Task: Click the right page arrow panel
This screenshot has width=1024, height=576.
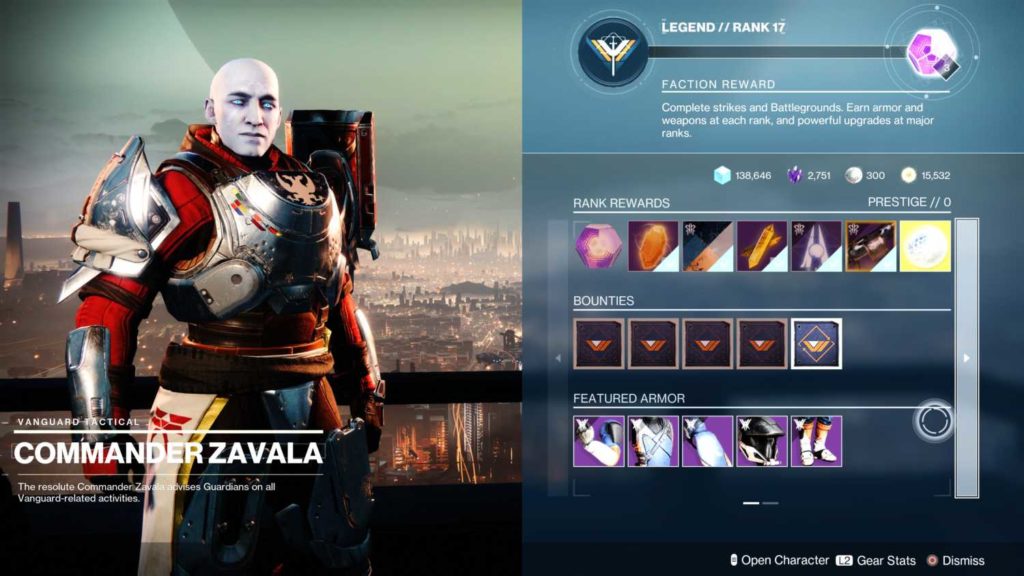Action: [966, 358]
